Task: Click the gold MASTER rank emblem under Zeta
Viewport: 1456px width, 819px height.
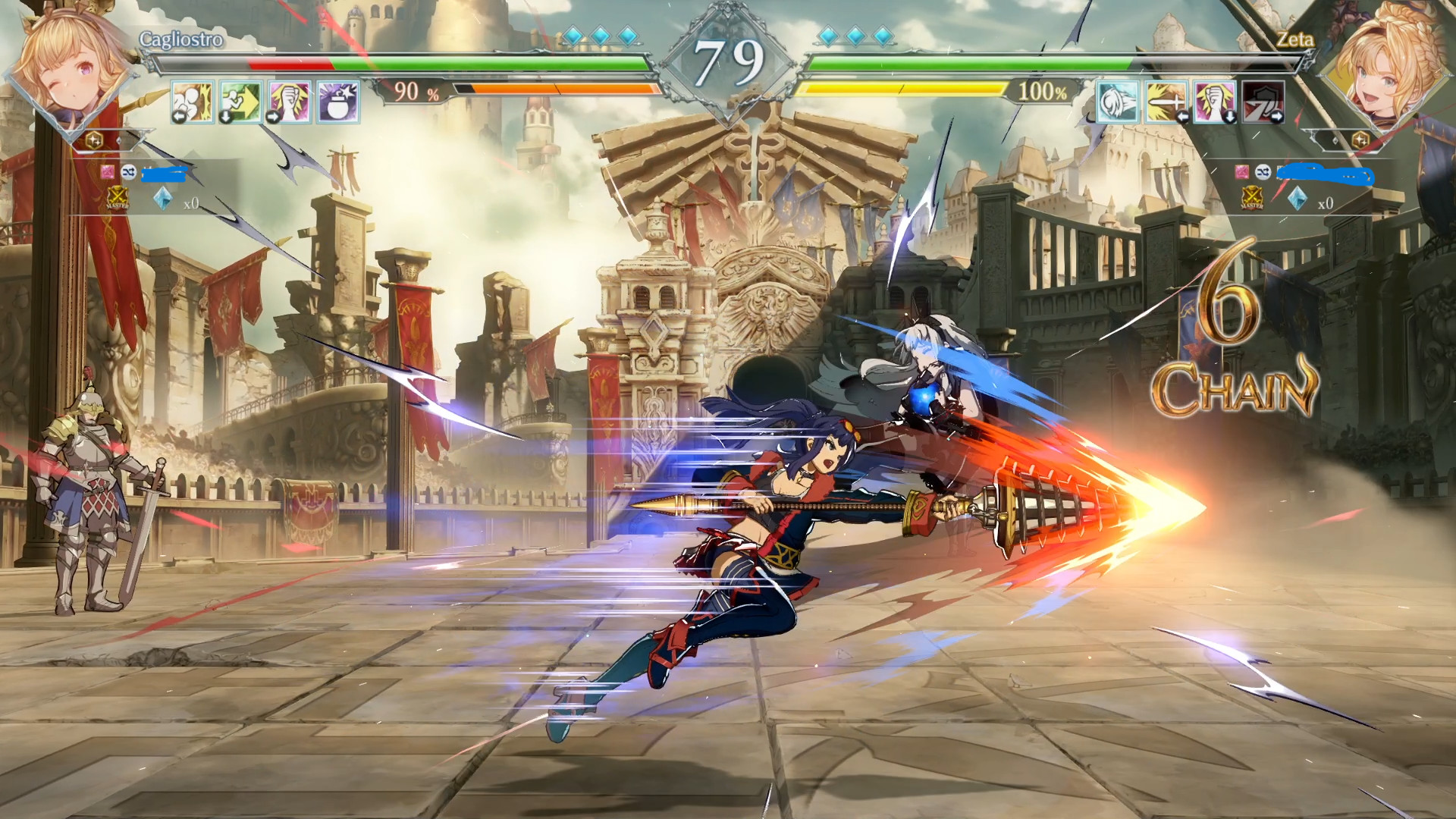Action: click(x=1251, y=199)
